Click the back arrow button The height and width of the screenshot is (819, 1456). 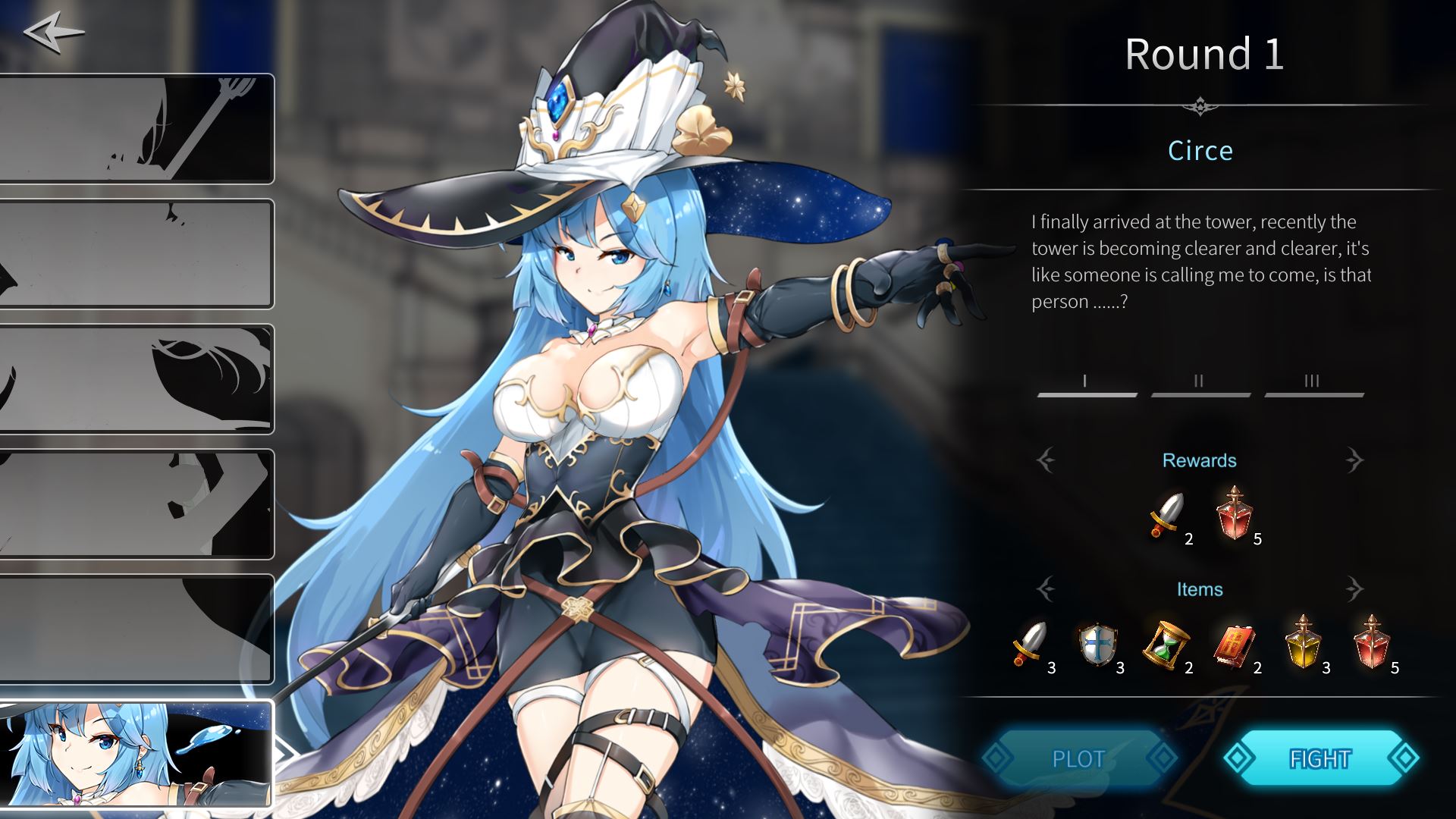53,33
